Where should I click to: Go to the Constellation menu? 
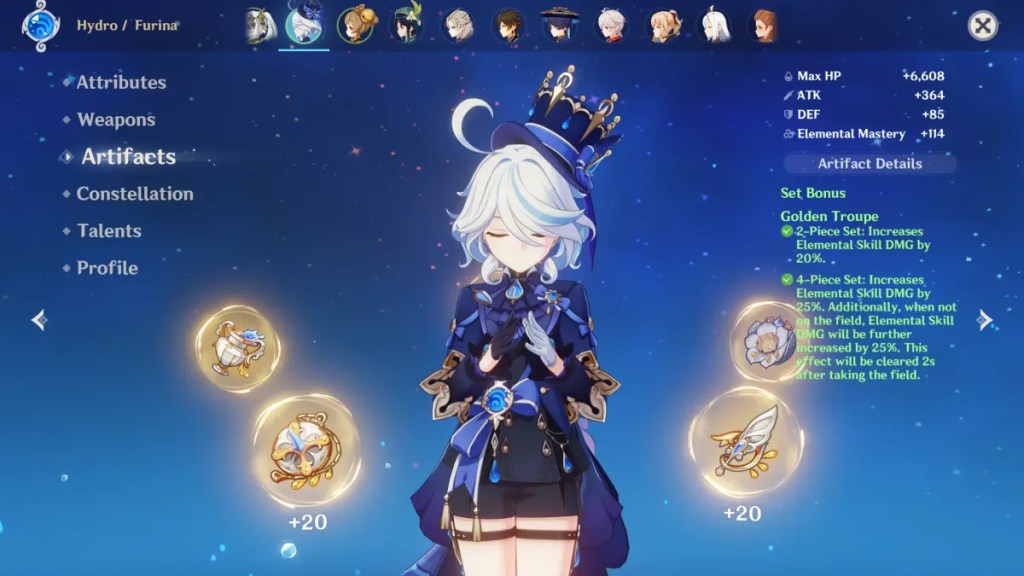(135, 194)
